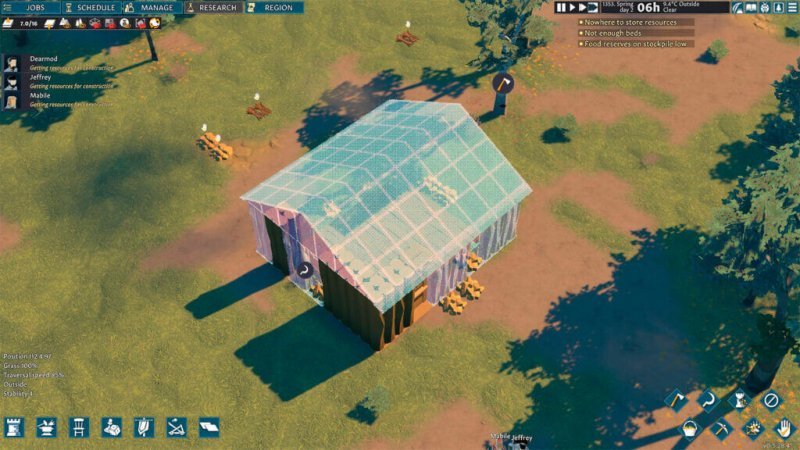Viewport: 800px width, 450px height.
Task: Open the Jobs menu
Action: 30,7
